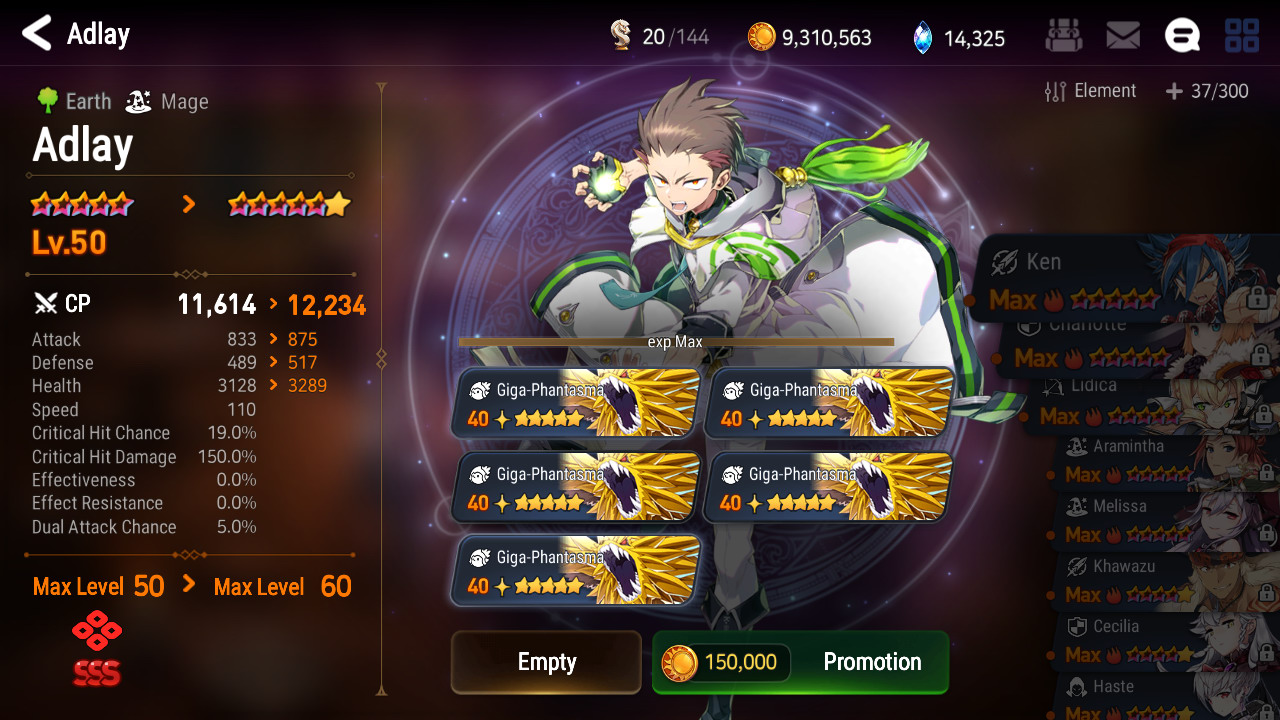This screenshot has height=720, width=1280.
Task: Open the lobby seats icon
Action: 1063,36
